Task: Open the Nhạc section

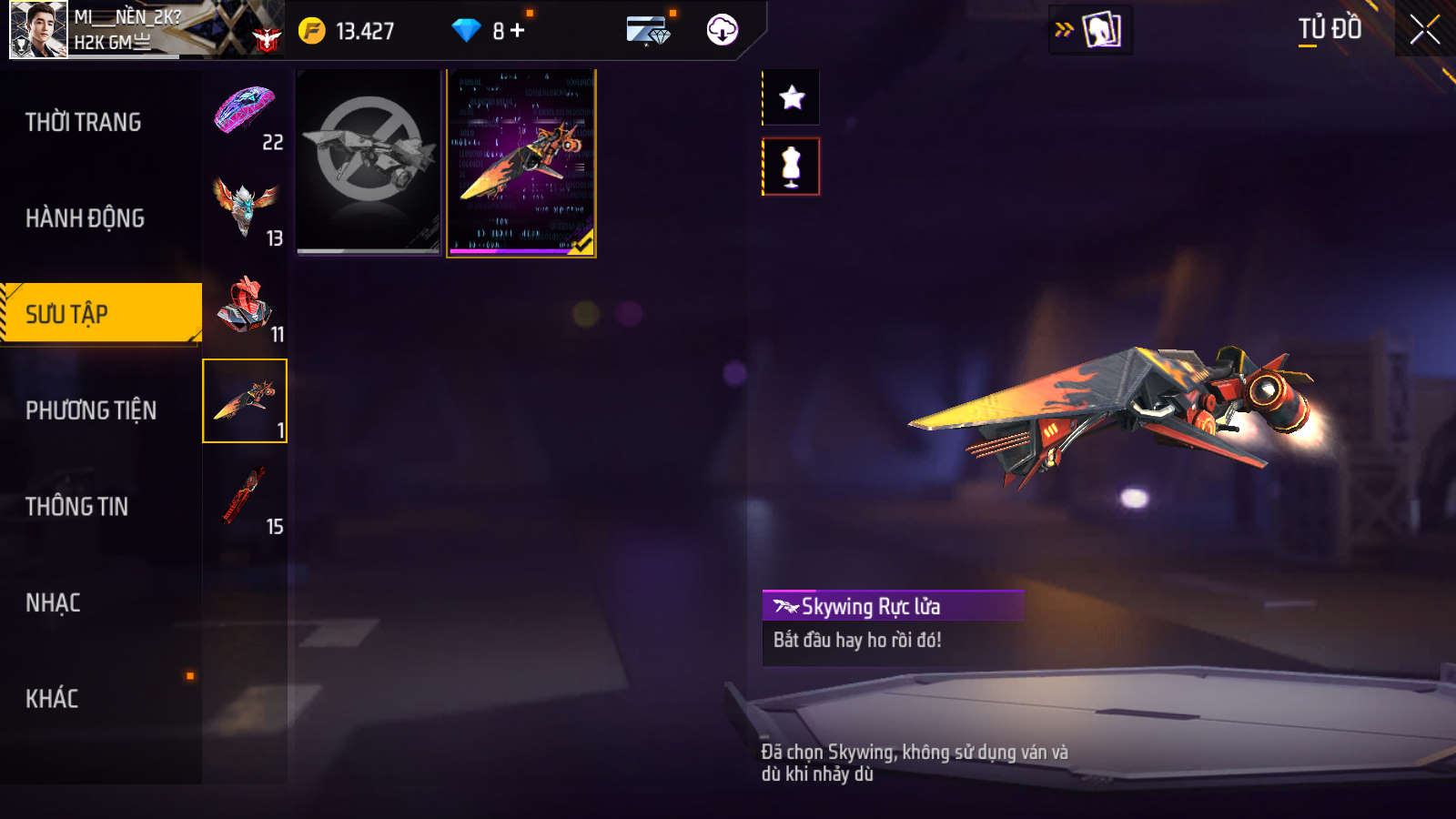Action: coord(54,603)
